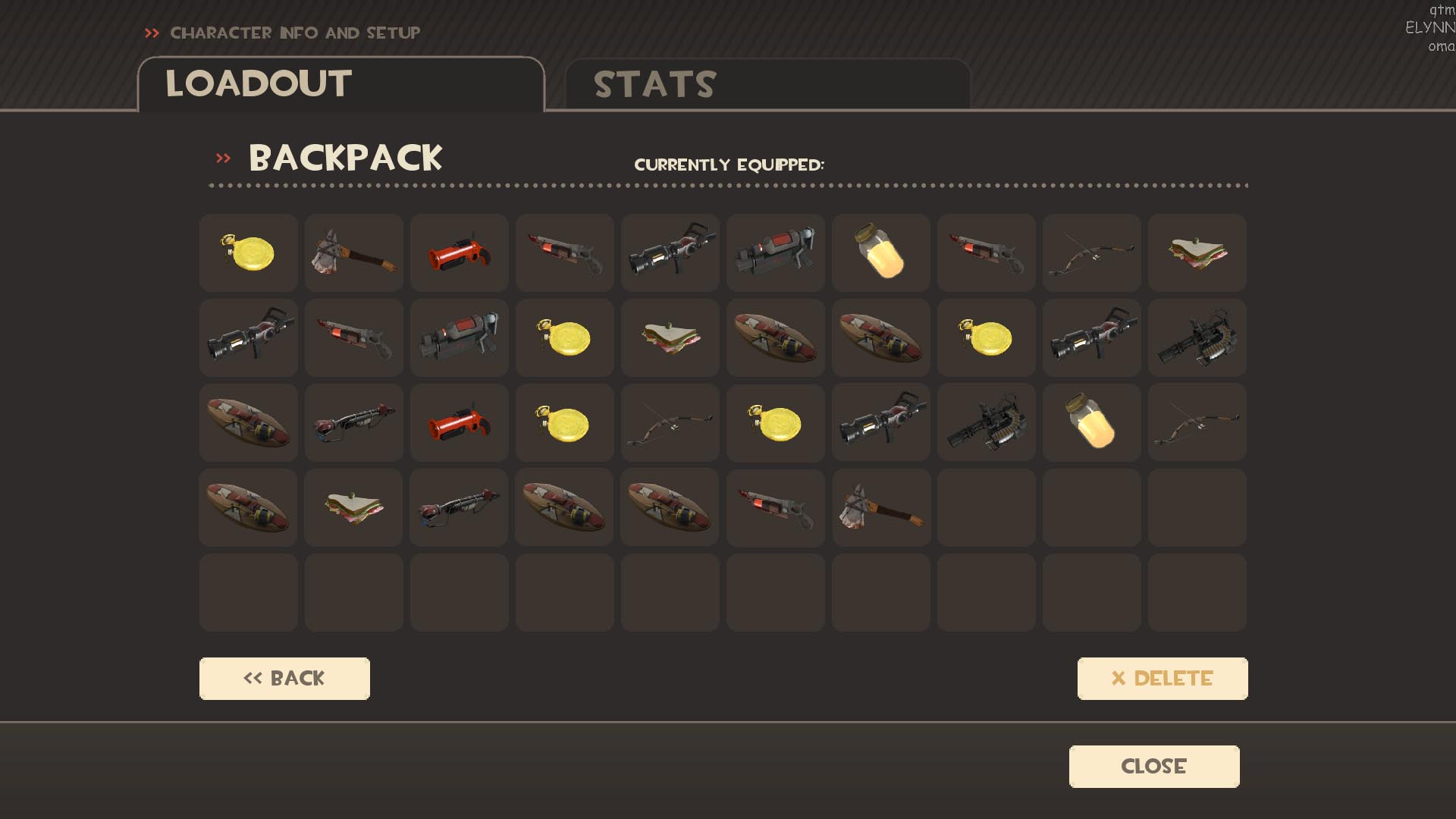Select the Loadout tab
Image resolution: width=1456 pixels, height=819 pixels.
(340, 84)
